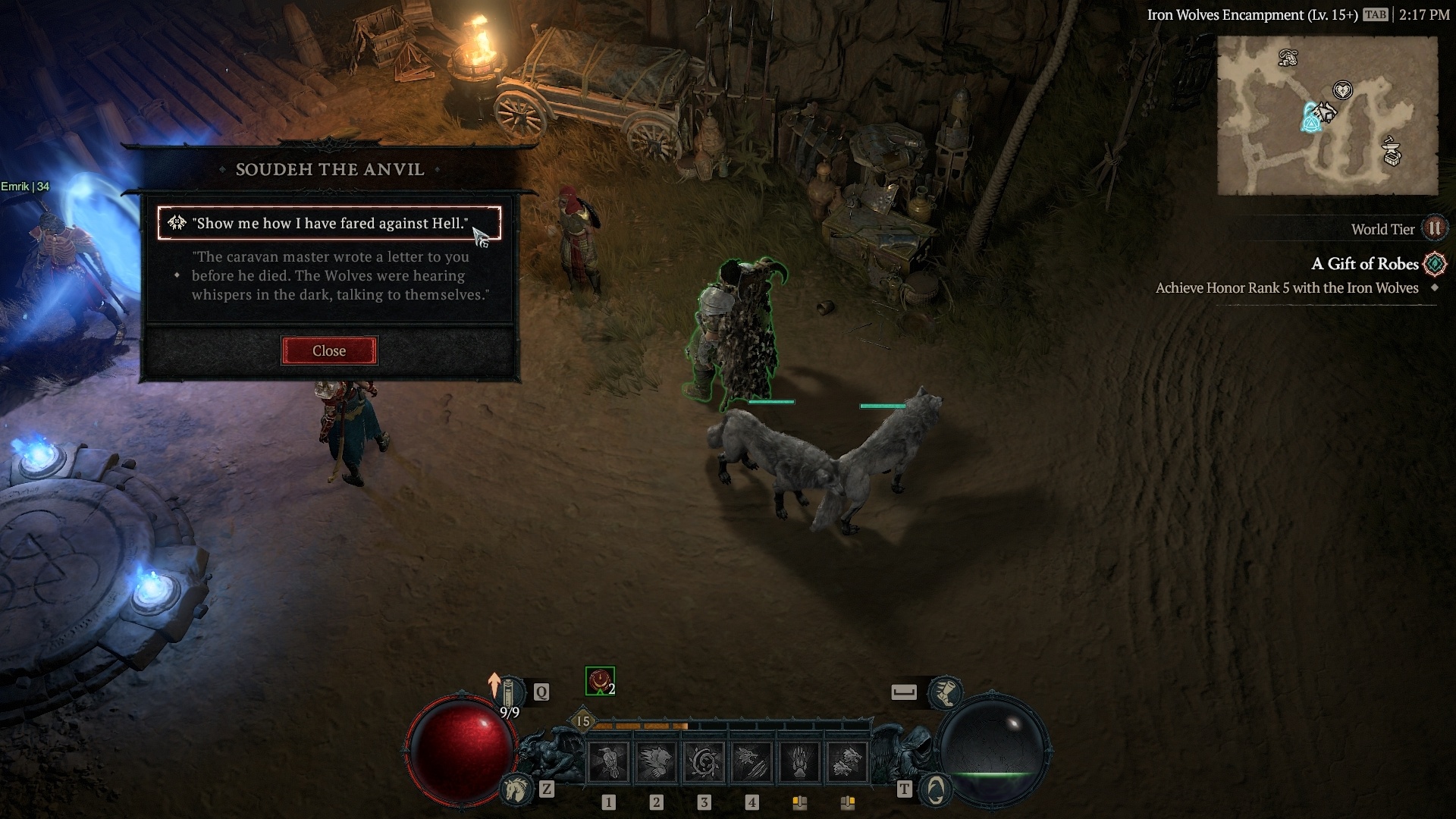Use the clawed paw skill
The width and height of the screenshot is (1456, 819).
799,761
